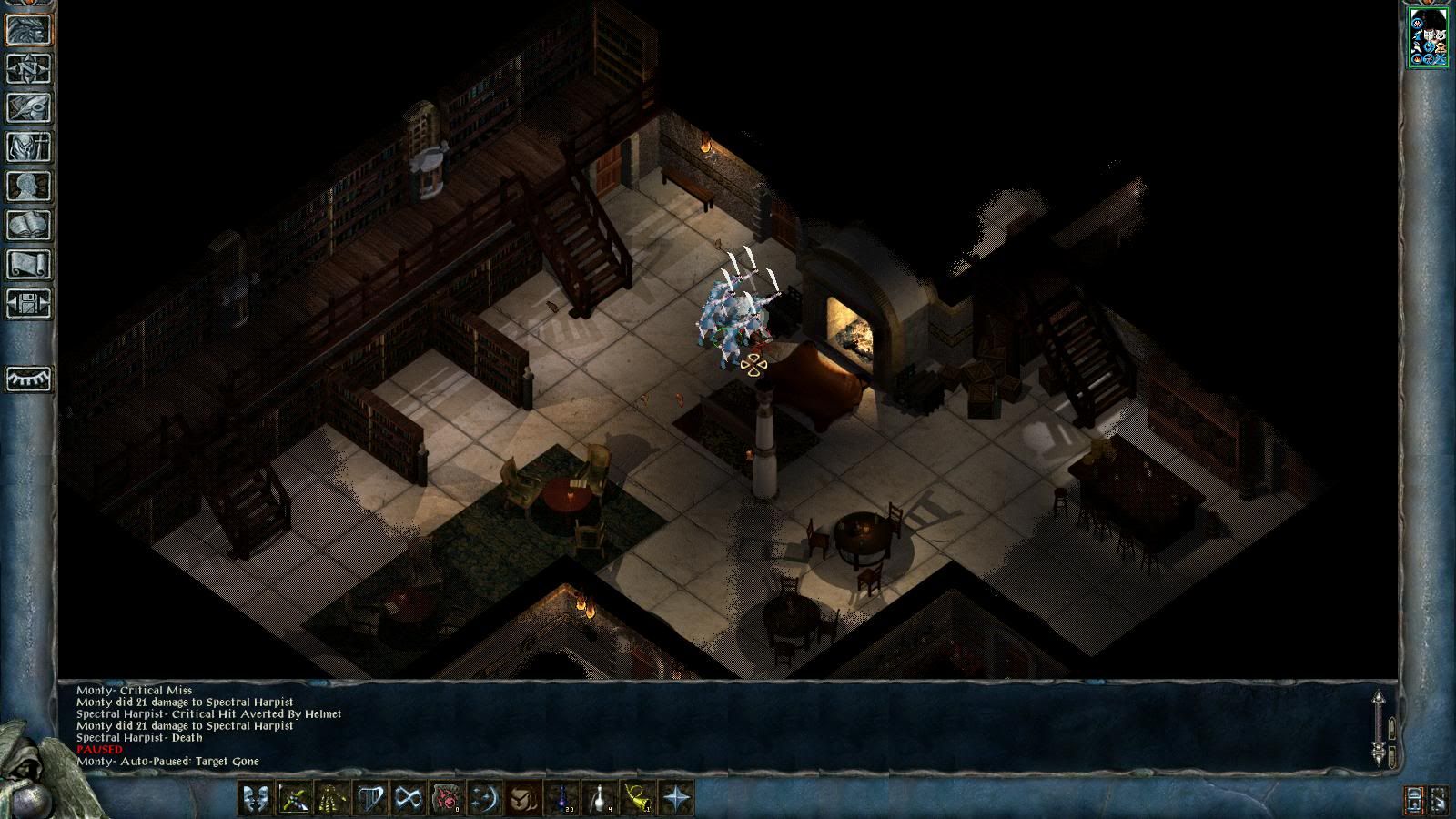This screenshot has height=819, width=1456.
Task: Click the floppy disk save button
Action: [x=29, y=303]
